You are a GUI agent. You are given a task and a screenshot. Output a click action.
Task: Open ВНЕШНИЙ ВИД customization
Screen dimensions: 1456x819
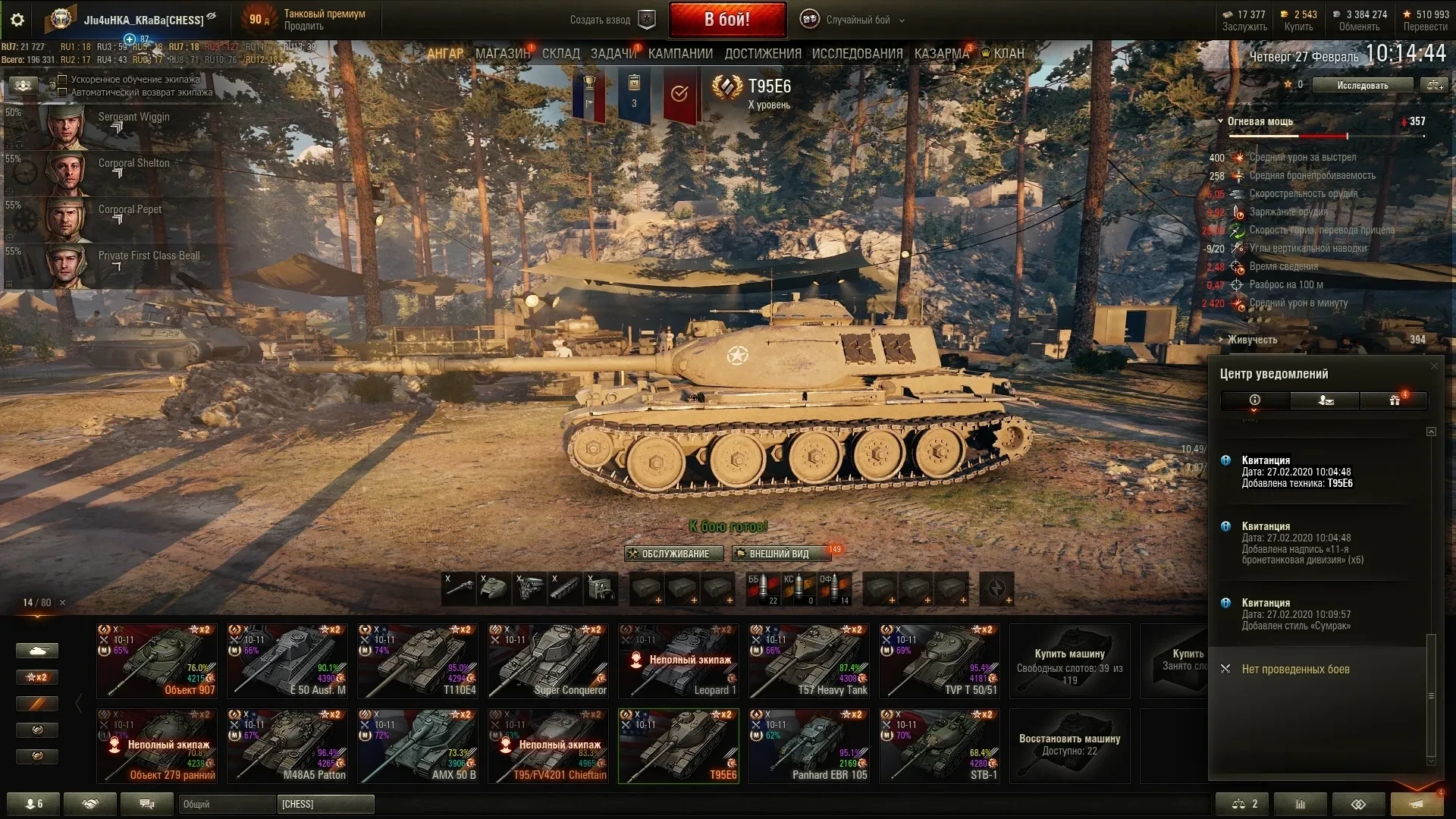[x=779, y=554]
